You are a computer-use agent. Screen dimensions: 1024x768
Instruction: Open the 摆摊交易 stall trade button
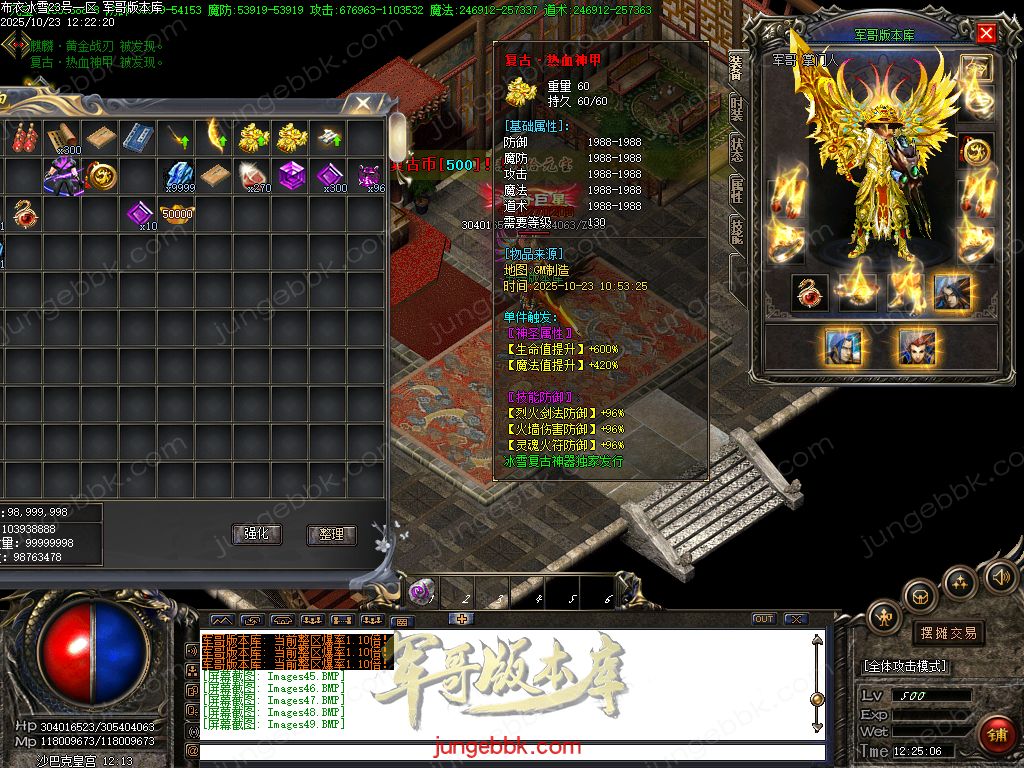tap(947, 633)
